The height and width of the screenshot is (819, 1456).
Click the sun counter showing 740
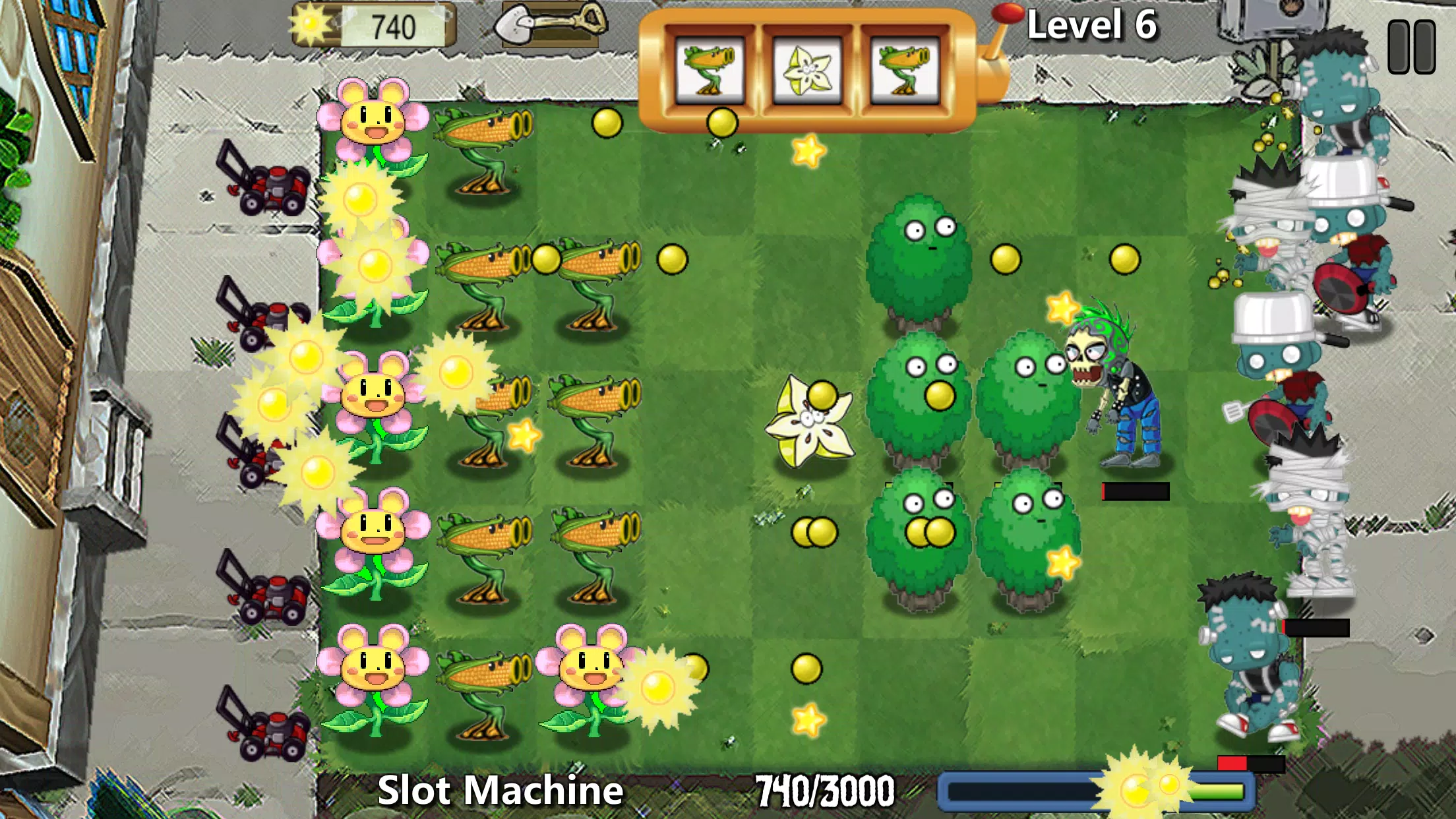coord(369,26)
